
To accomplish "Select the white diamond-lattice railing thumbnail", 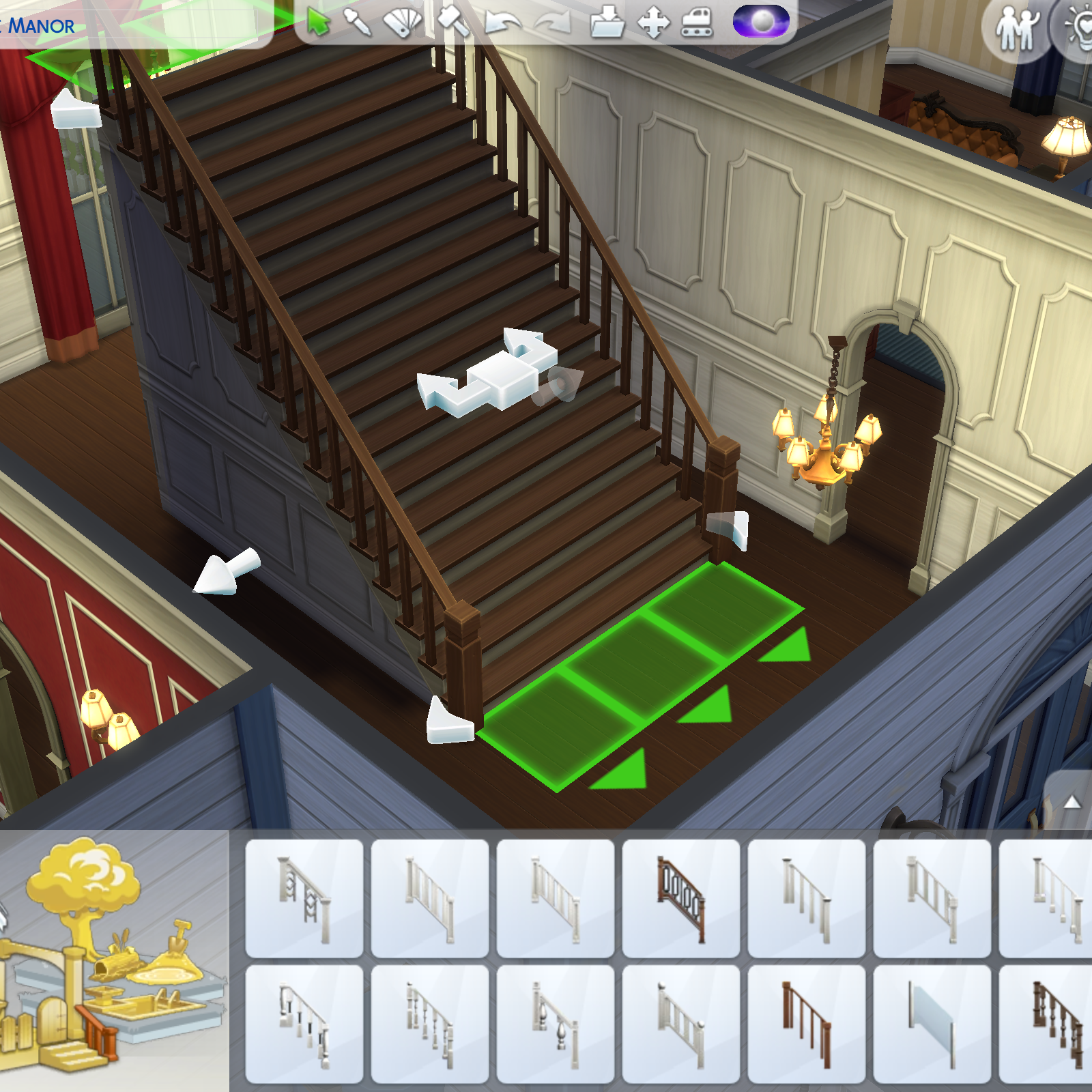I will click(304, 898).
